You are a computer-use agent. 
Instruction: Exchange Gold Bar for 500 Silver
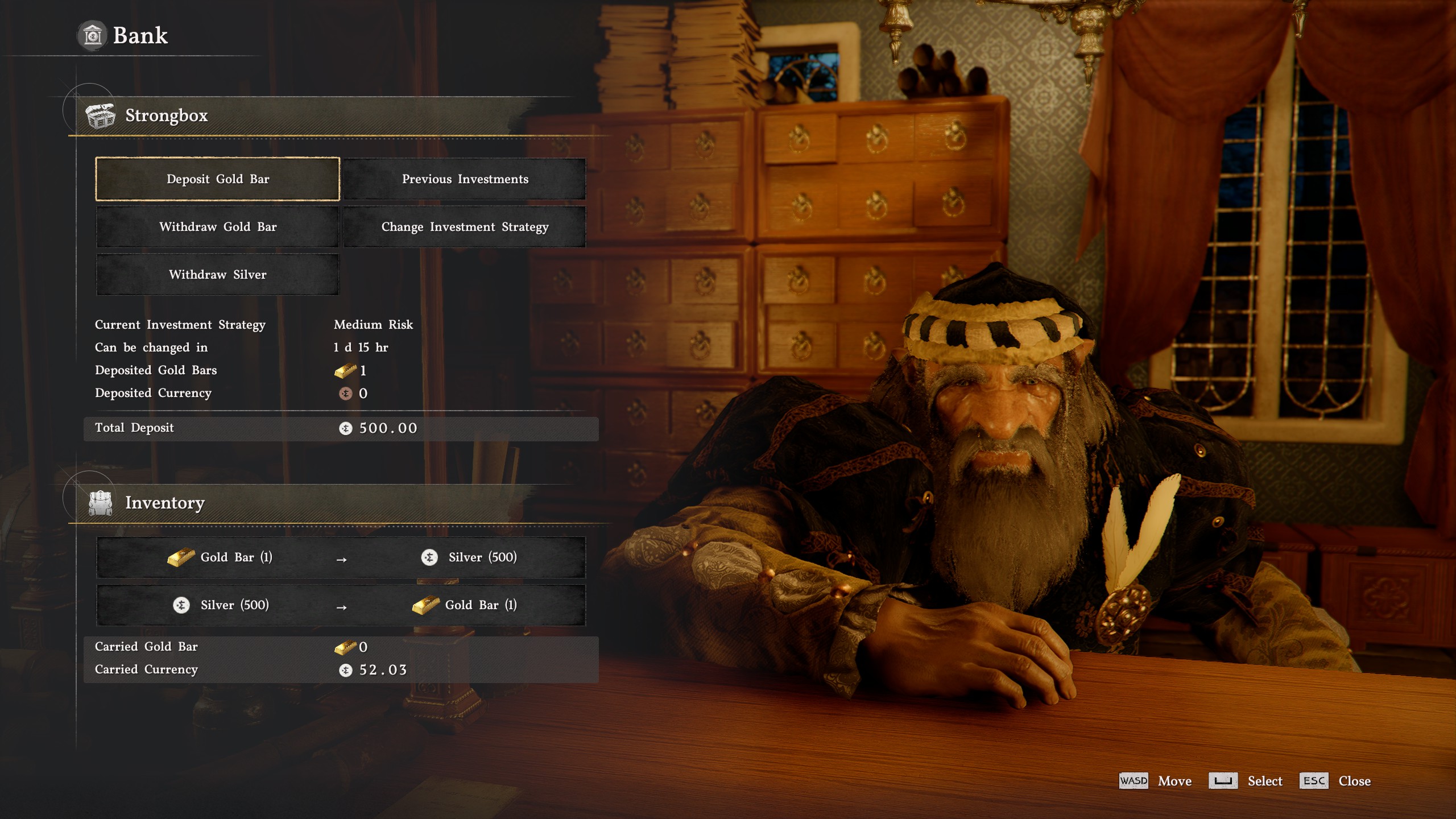[341, 557]
